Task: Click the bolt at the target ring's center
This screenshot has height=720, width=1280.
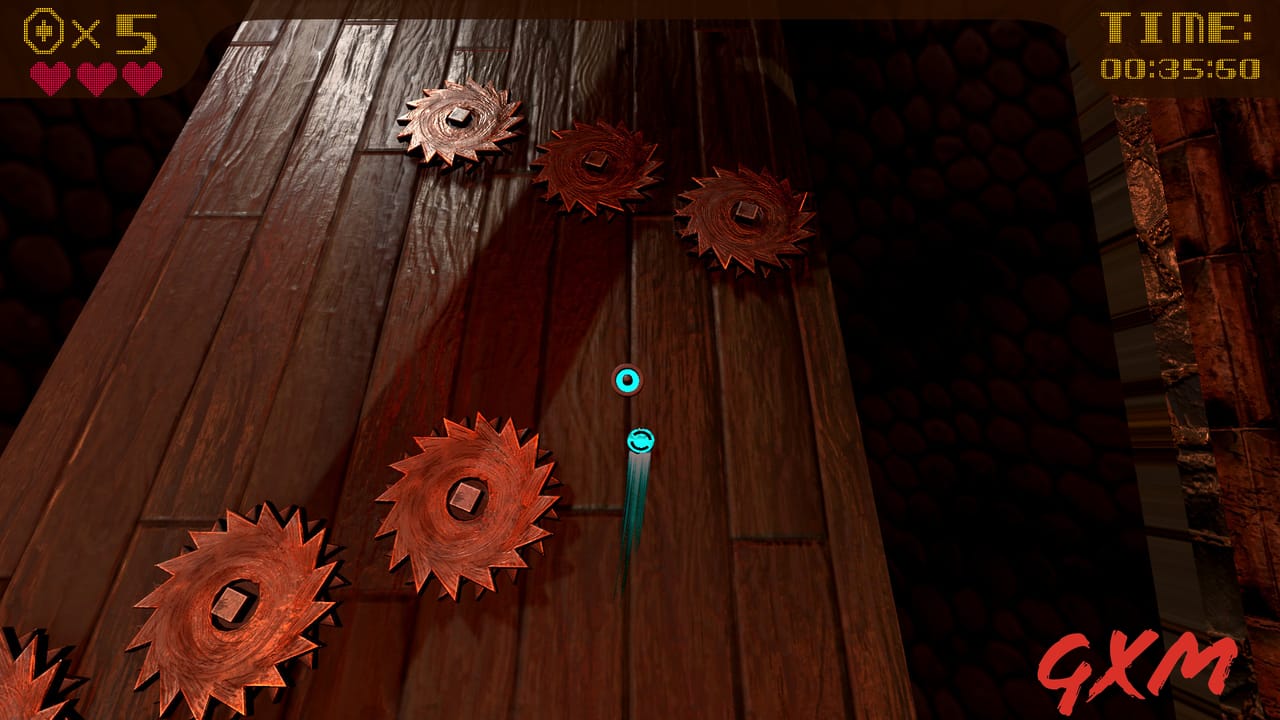Action: (x=628, y=378)
